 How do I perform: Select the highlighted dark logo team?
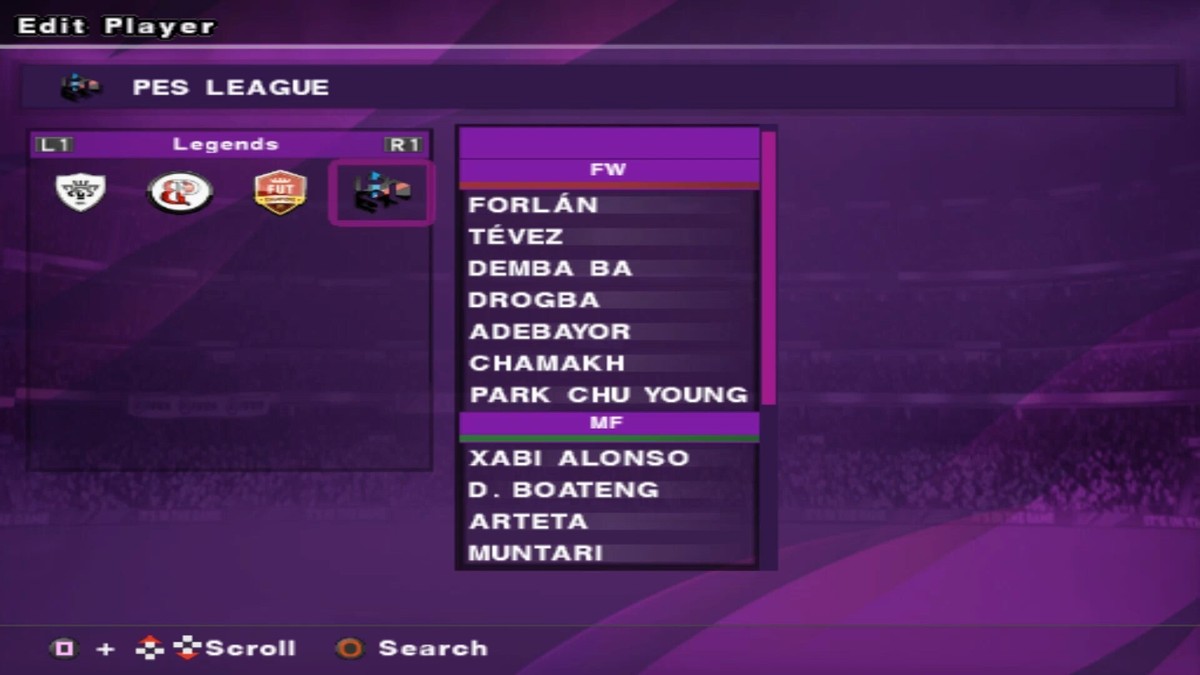(x=381, y=193)
